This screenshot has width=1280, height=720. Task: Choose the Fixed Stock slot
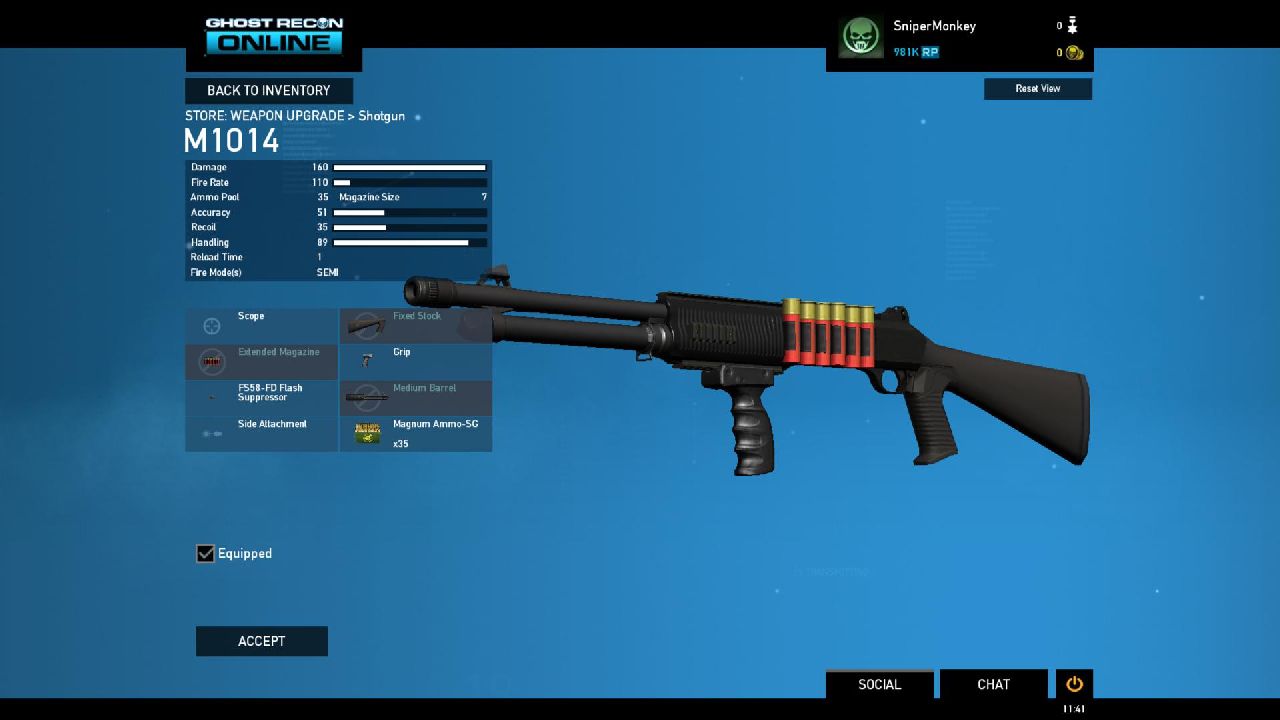point(415,325)
